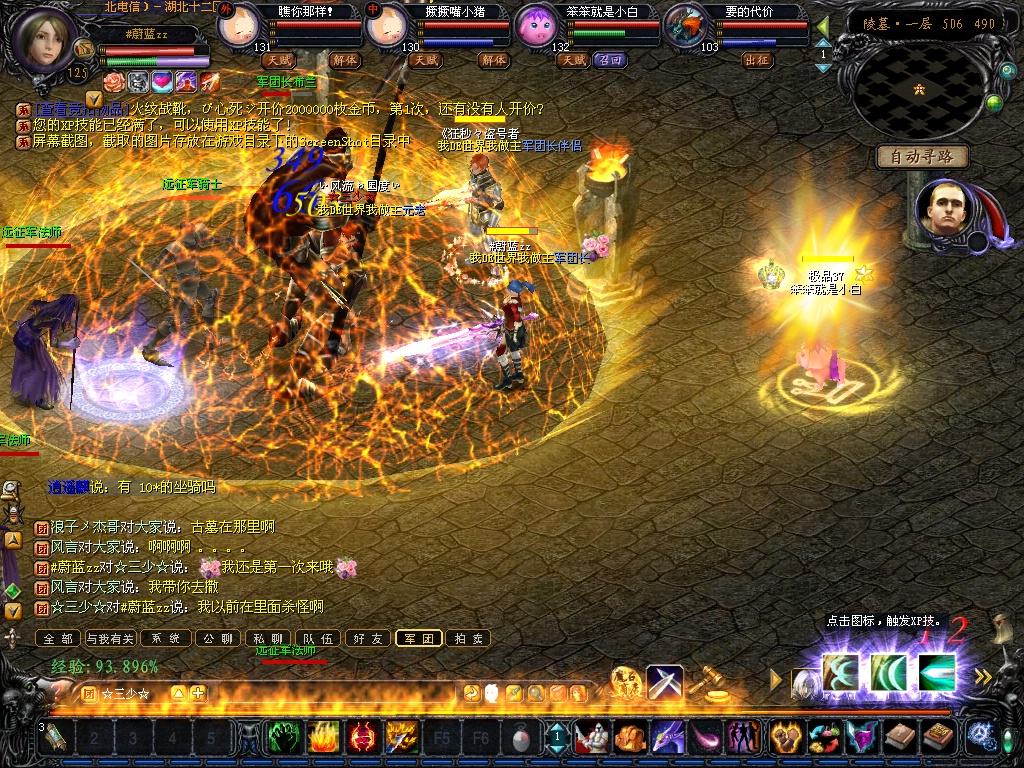Screen dimensions: 1024x768
Task: Open the 与我有关 chat tab
Action: click(x=110, y=638)
